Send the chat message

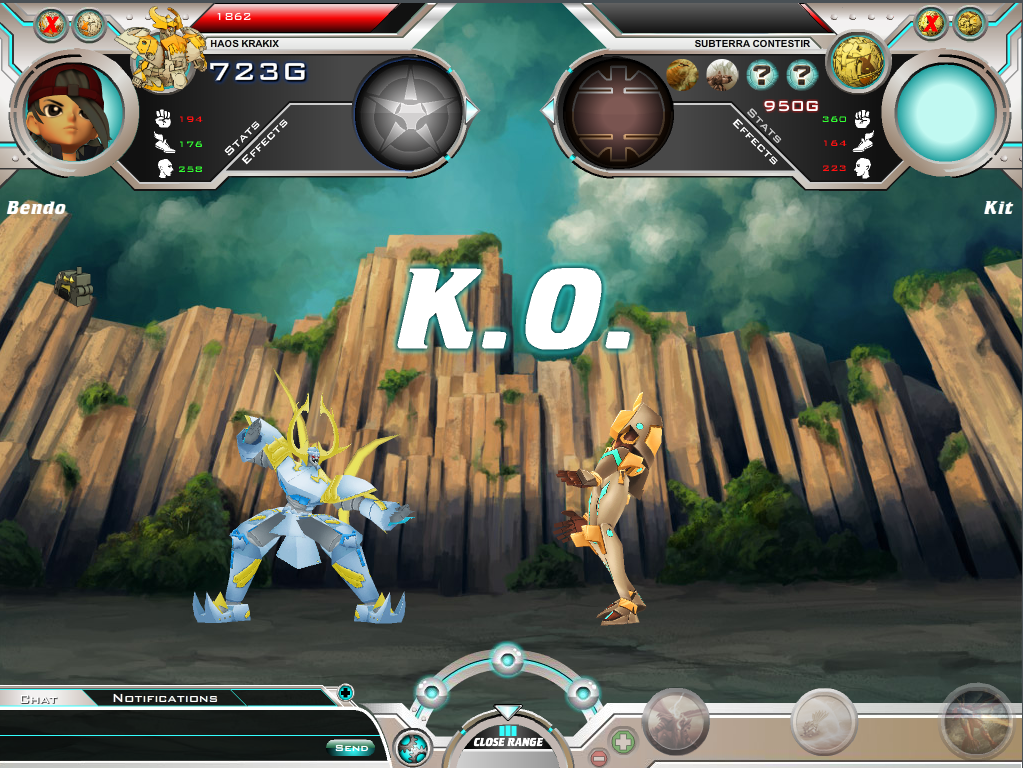351,748
